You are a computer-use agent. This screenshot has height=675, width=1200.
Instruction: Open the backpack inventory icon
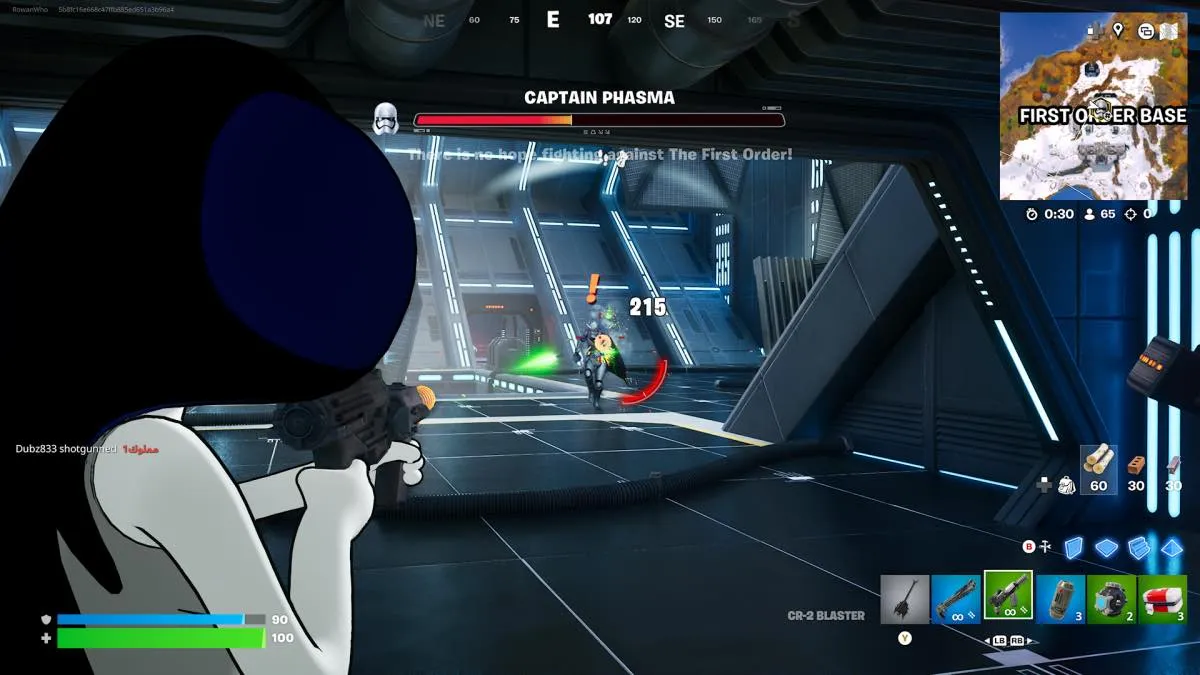point(1067,486)
